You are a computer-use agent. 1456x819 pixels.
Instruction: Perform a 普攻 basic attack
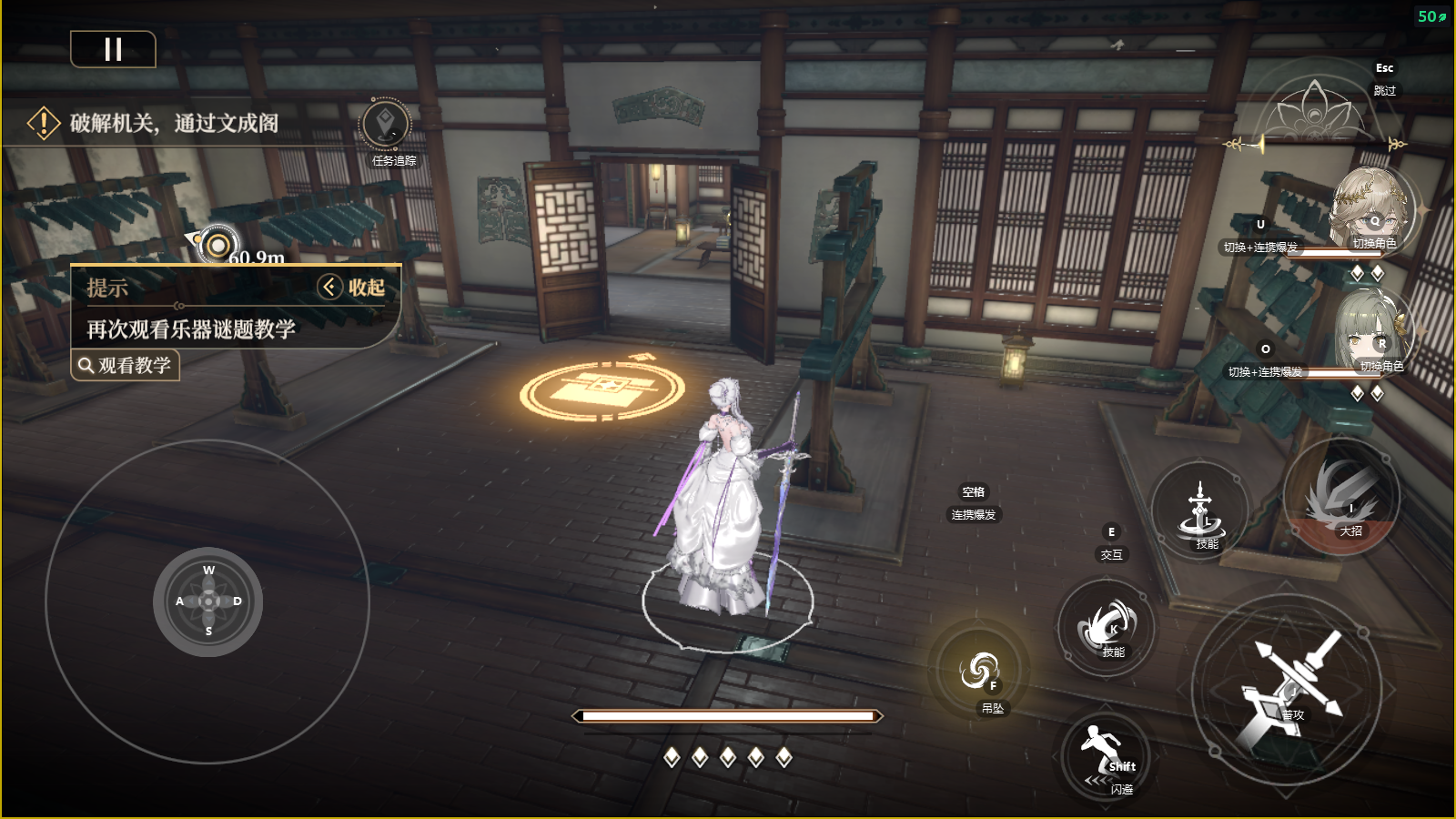click(1288, 688)
